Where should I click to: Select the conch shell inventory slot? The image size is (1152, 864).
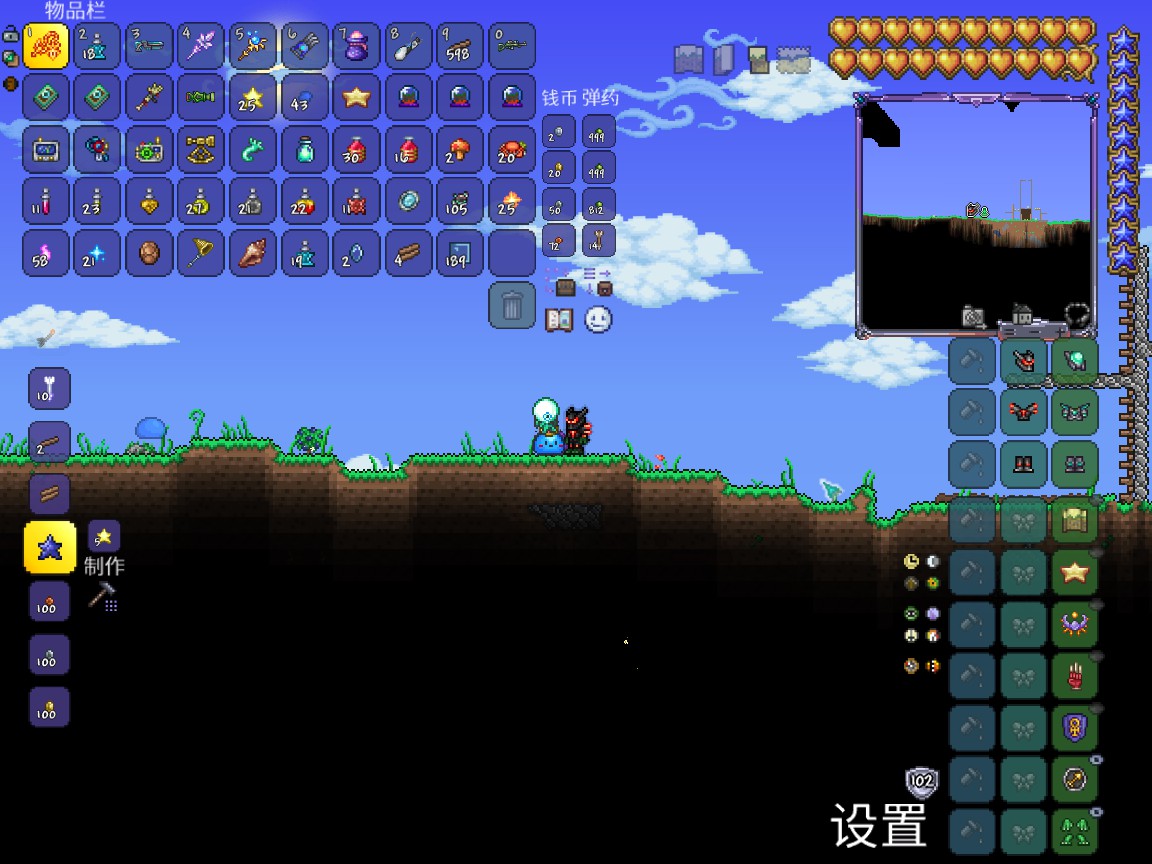[x=253, y=253]
